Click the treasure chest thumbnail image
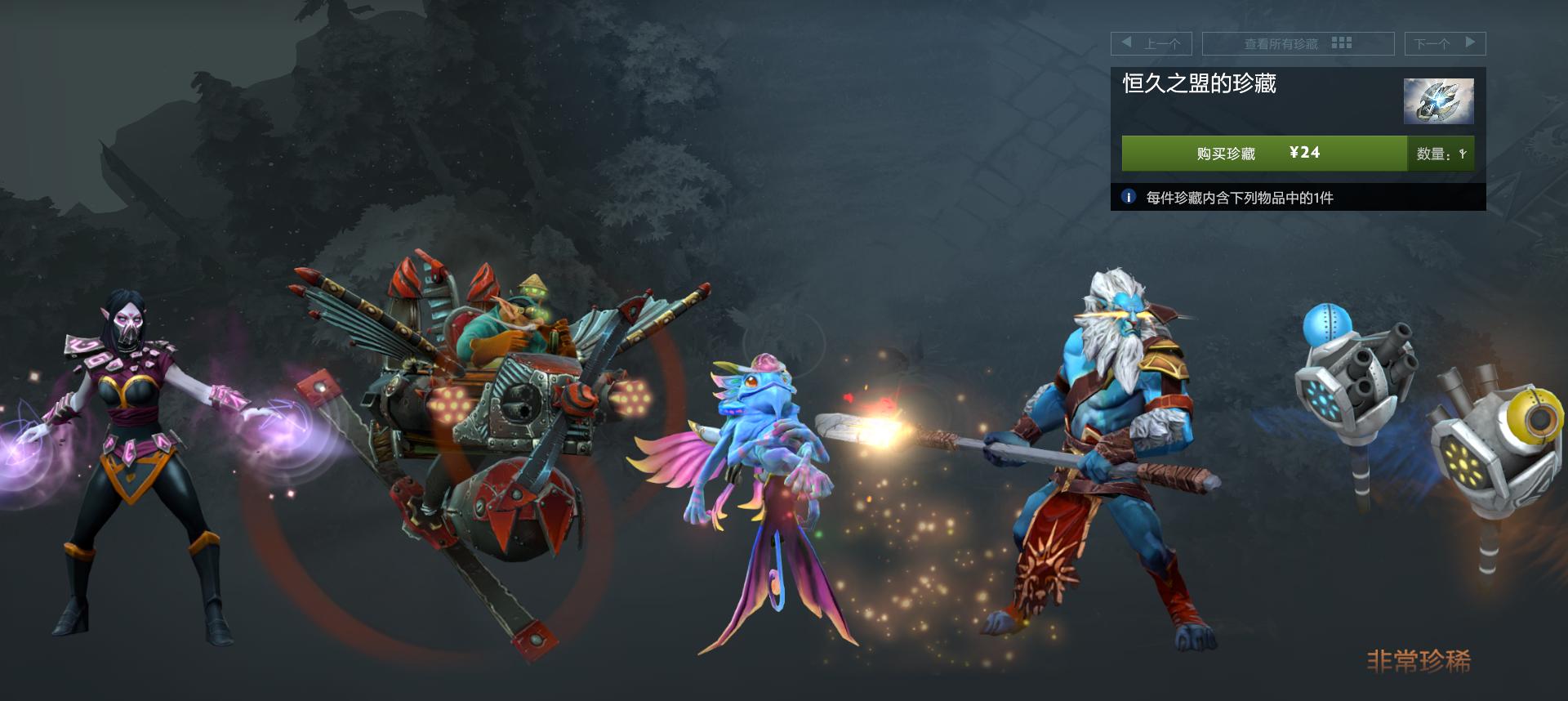Screen dimensions: 1568x701 (1438, 100)
